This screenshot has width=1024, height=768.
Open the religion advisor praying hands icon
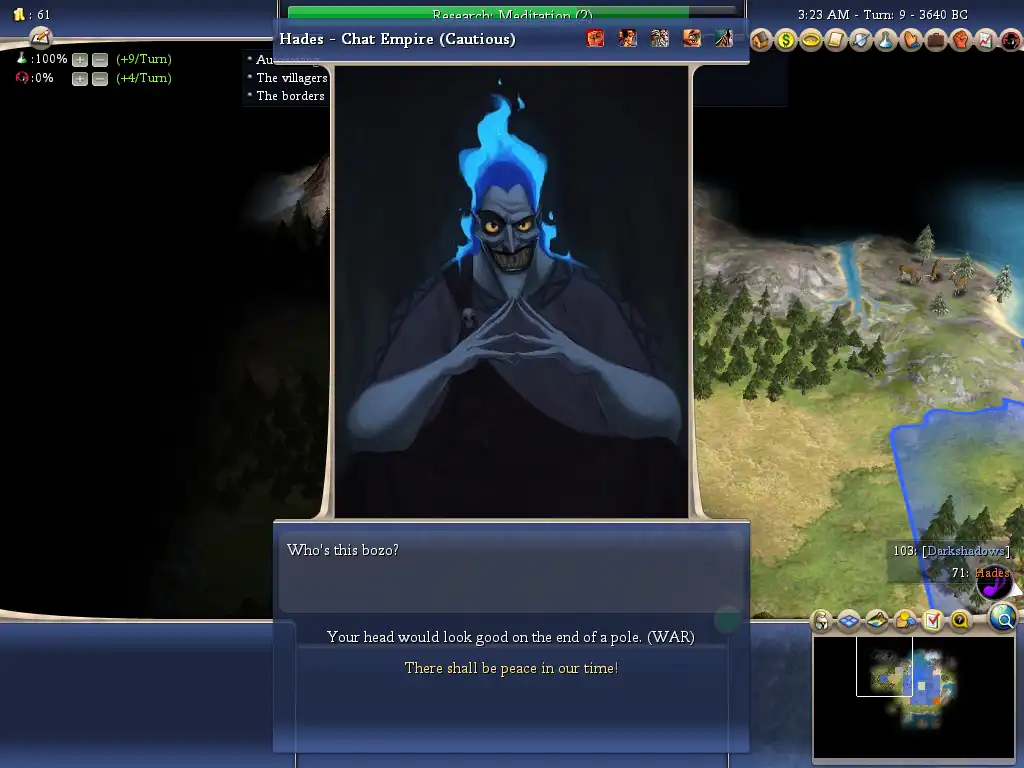[x=911, y=40]
